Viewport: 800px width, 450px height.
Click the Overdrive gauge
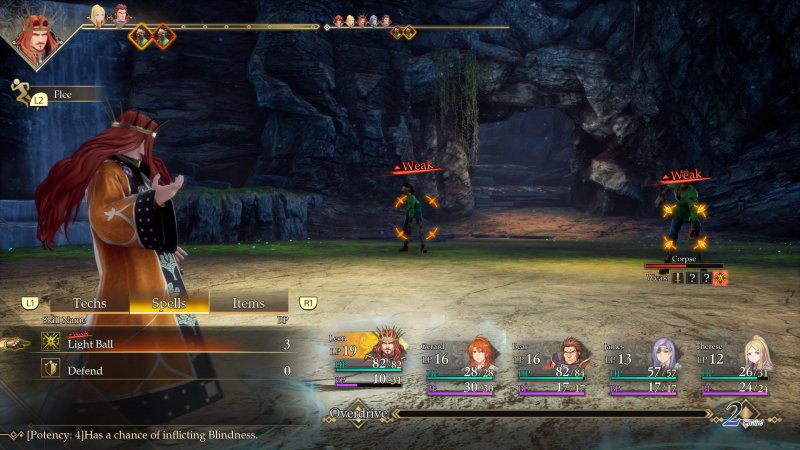[550, 412]
